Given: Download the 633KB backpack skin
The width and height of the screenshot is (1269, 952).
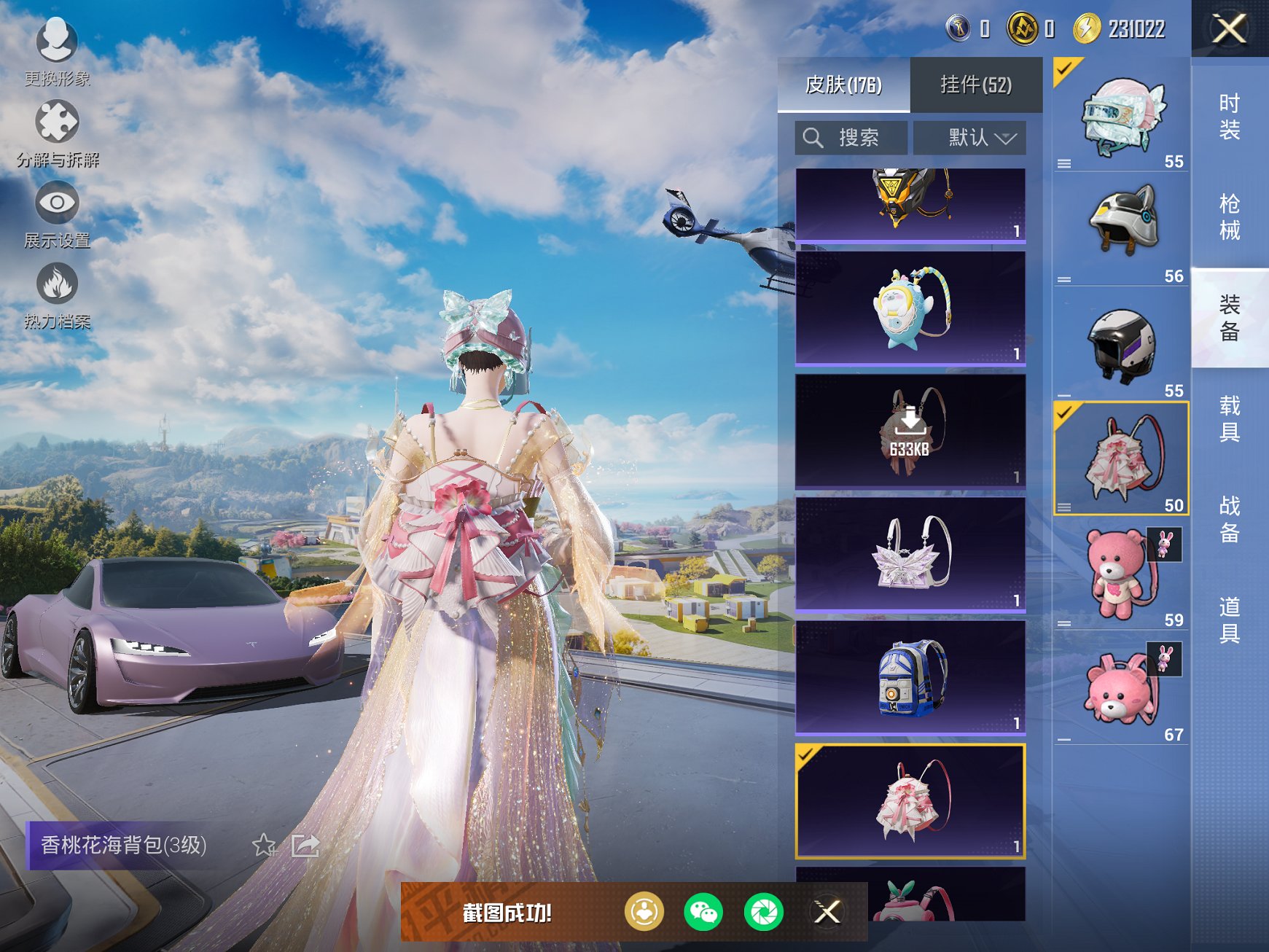Looking at the screenshot, I should [910, 431].
